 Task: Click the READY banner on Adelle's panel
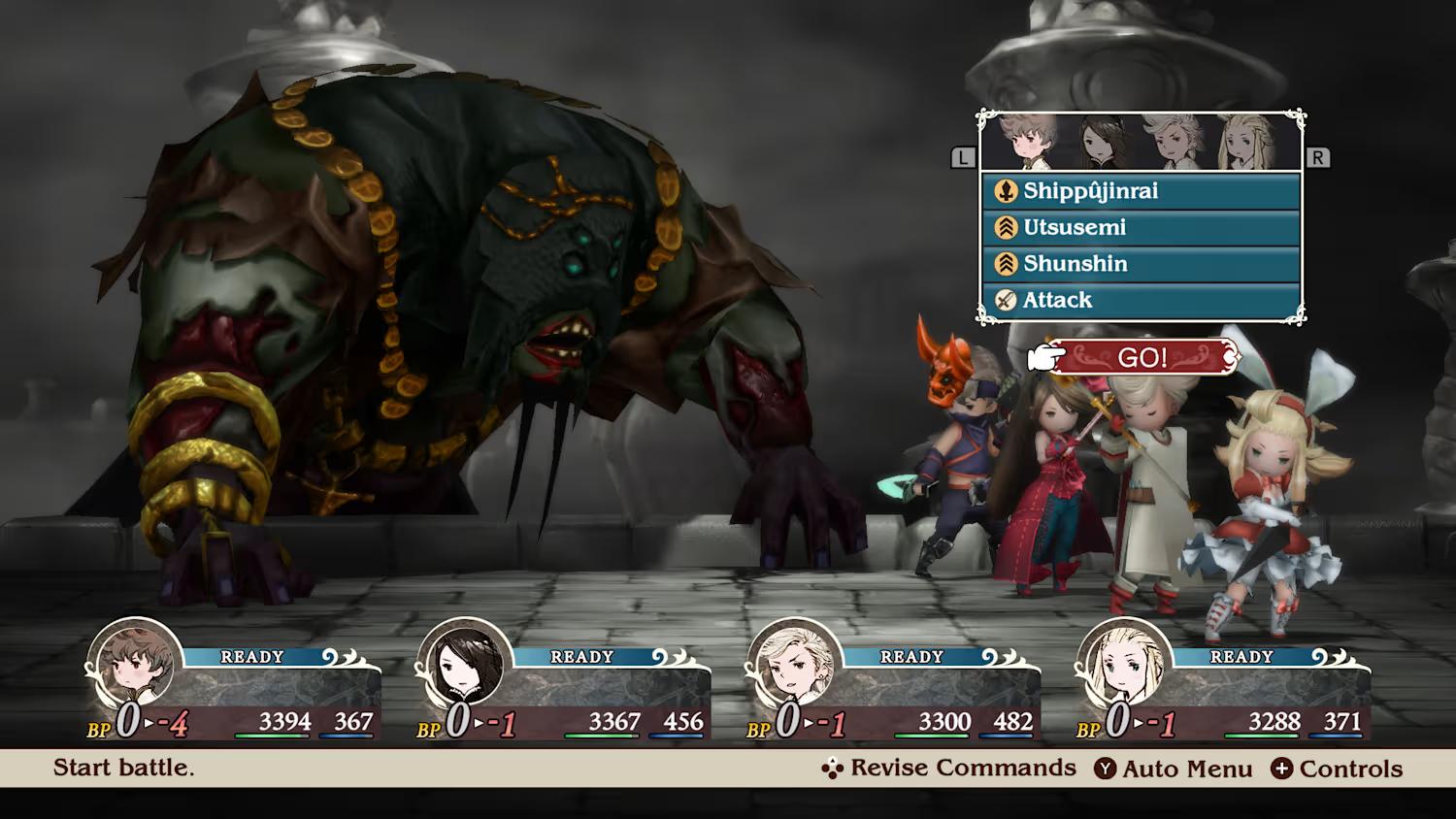(1243, 657)
